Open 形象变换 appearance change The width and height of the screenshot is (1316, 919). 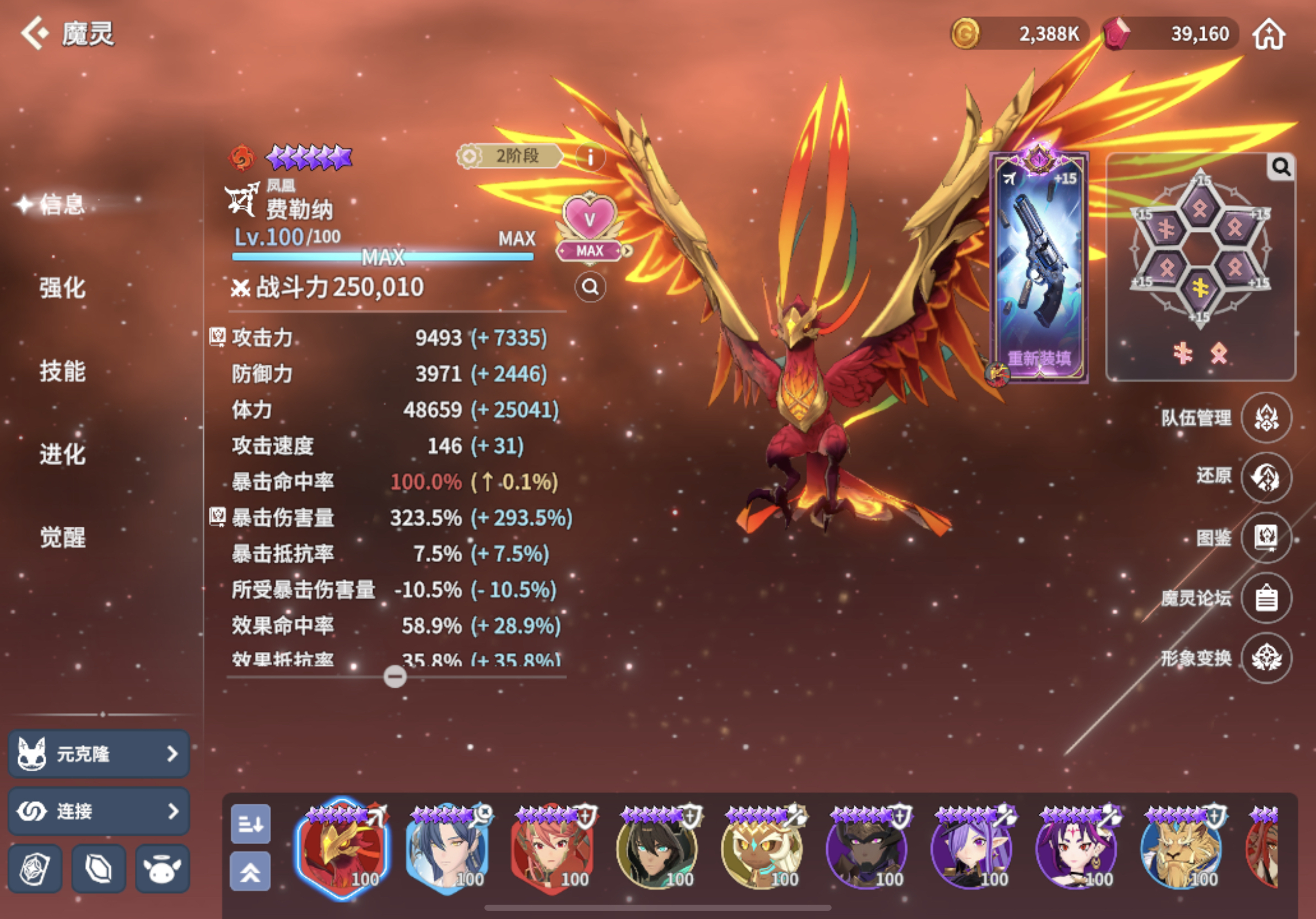point(1265,658)
